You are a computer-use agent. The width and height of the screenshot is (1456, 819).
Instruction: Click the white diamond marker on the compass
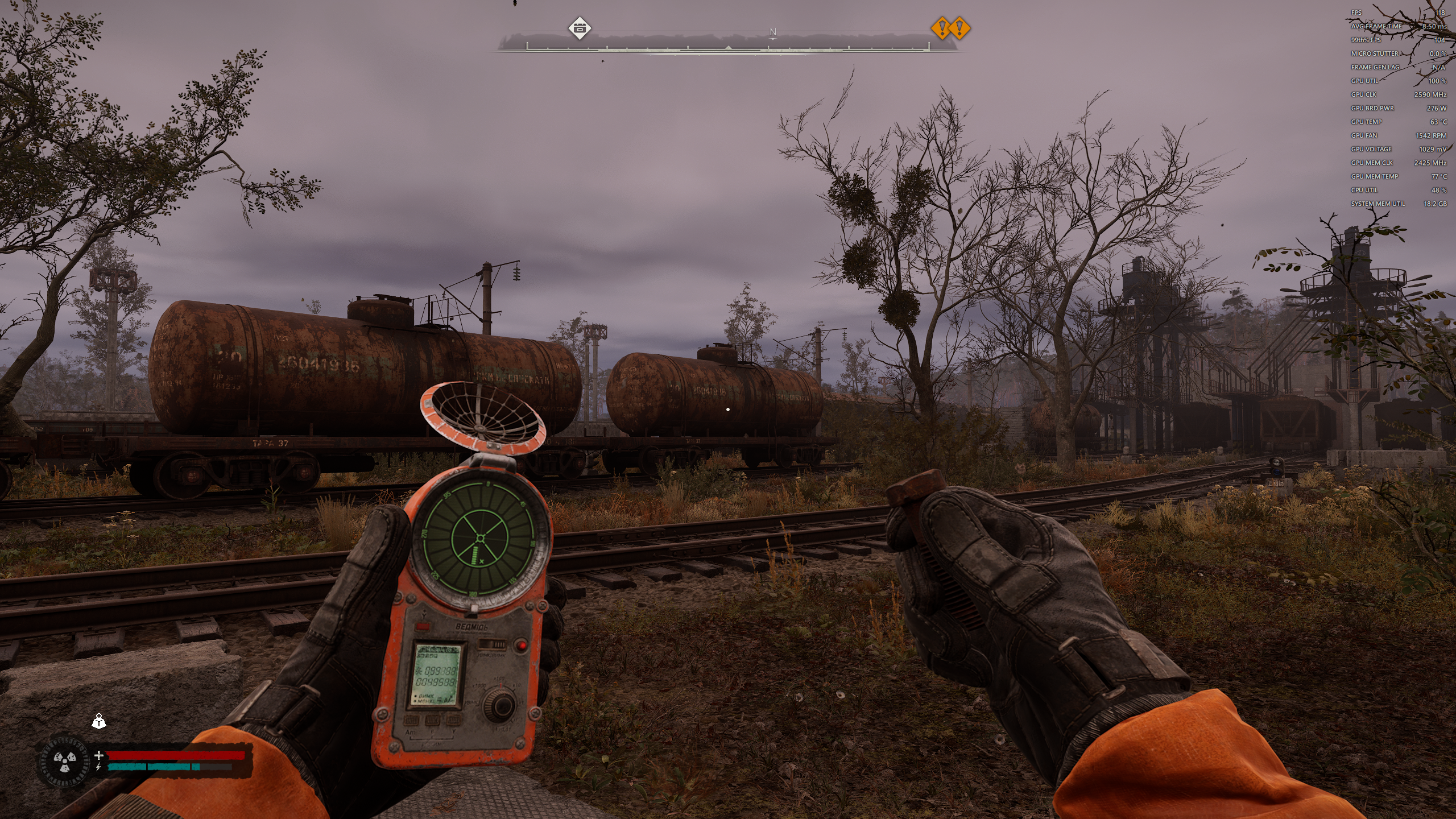(x=580, y=28)
